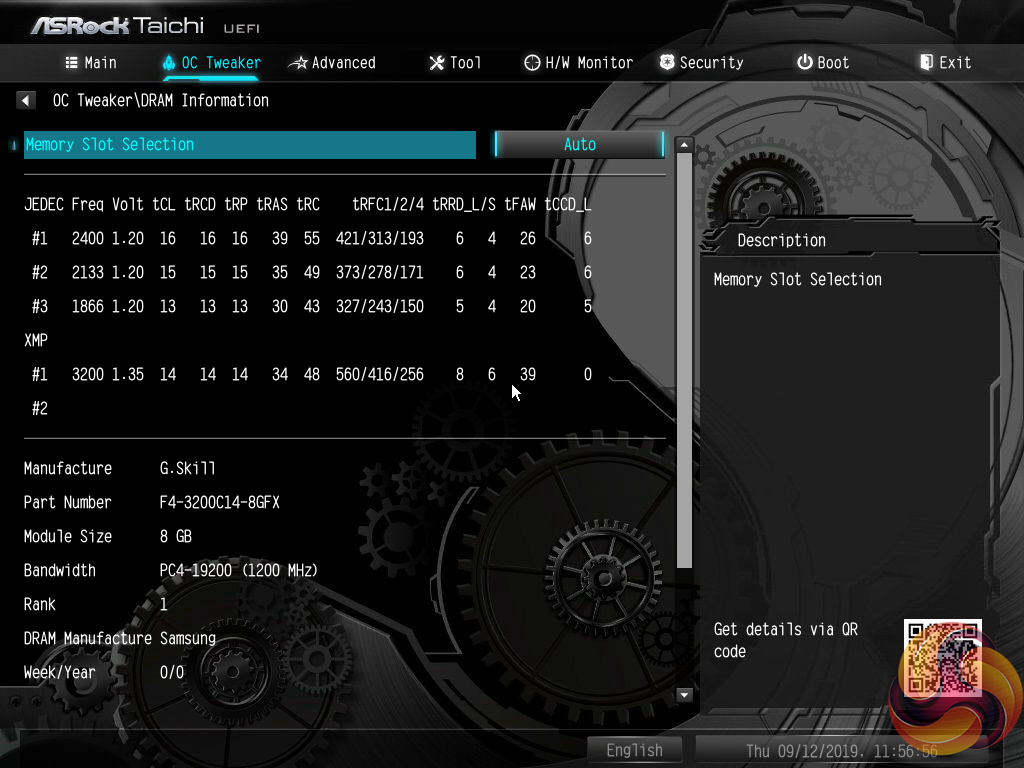Click the QR code image
Image resolution: width=1024 pixels, height=768 pixels.
(x=942, y=657)
